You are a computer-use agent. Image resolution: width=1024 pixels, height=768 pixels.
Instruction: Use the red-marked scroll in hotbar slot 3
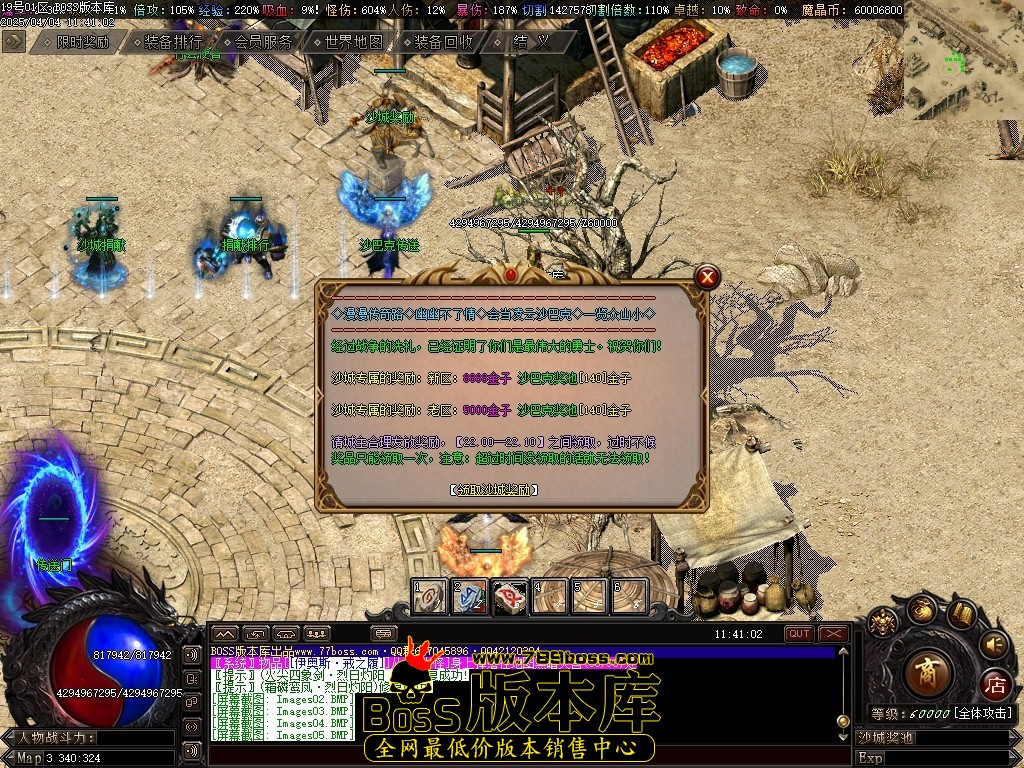(x=509, y=596)
